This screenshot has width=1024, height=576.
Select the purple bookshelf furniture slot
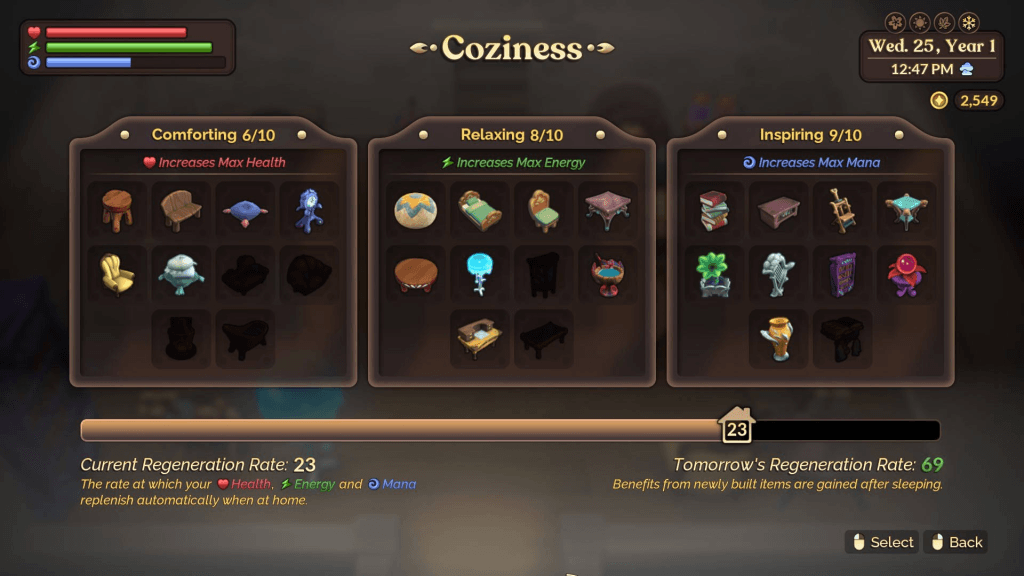843,274
